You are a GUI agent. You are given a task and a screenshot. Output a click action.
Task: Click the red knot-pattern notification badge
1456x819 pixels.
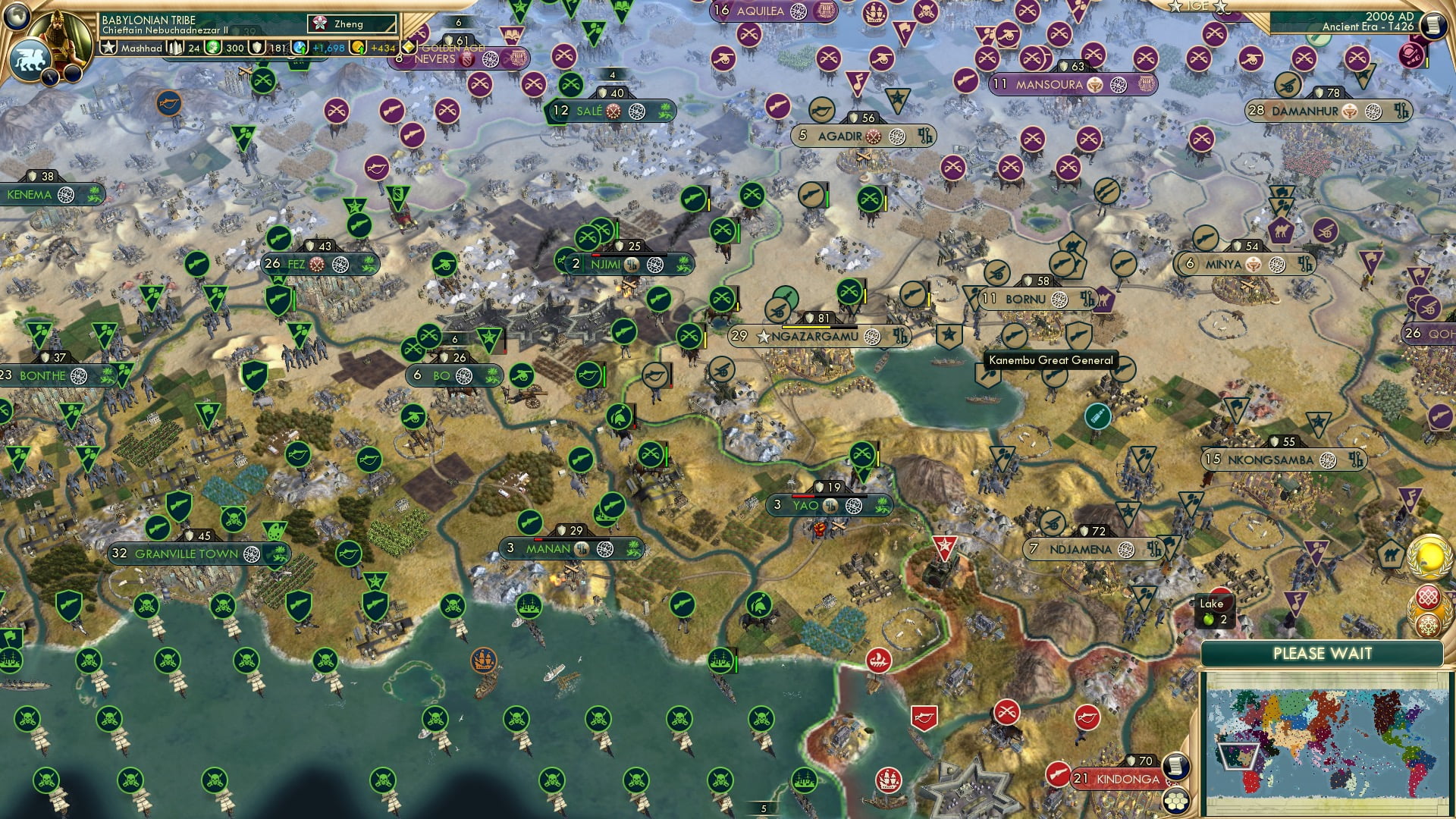tap(1428, 598)
